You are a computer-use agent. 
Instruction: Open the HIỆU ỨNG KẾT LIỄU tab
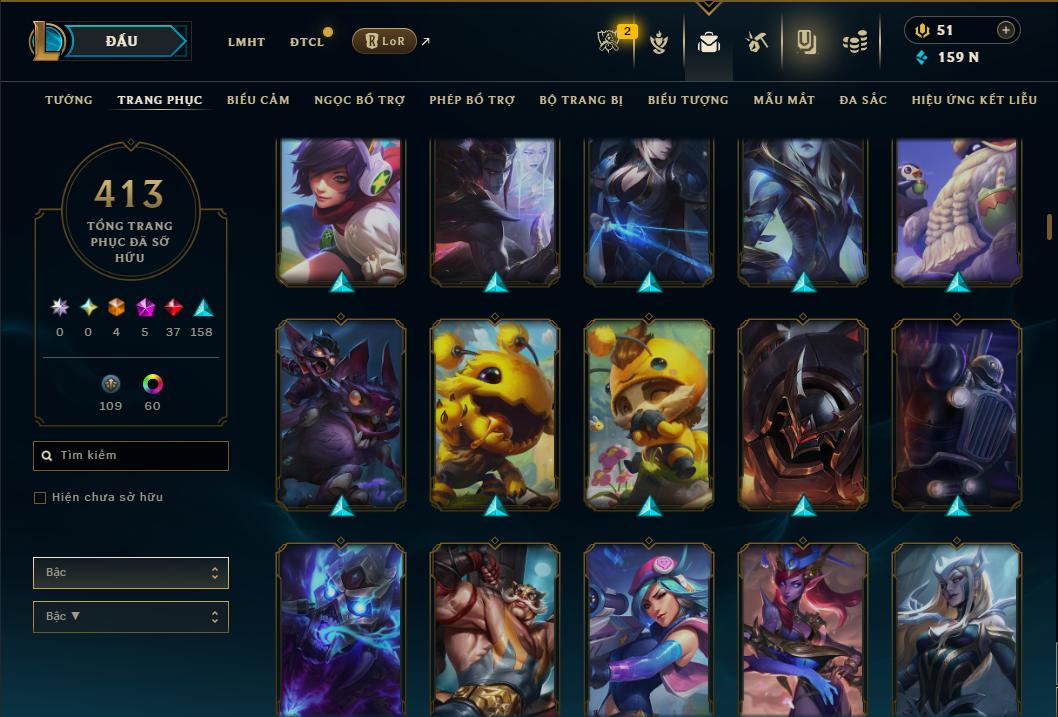[x=974, y=100]
